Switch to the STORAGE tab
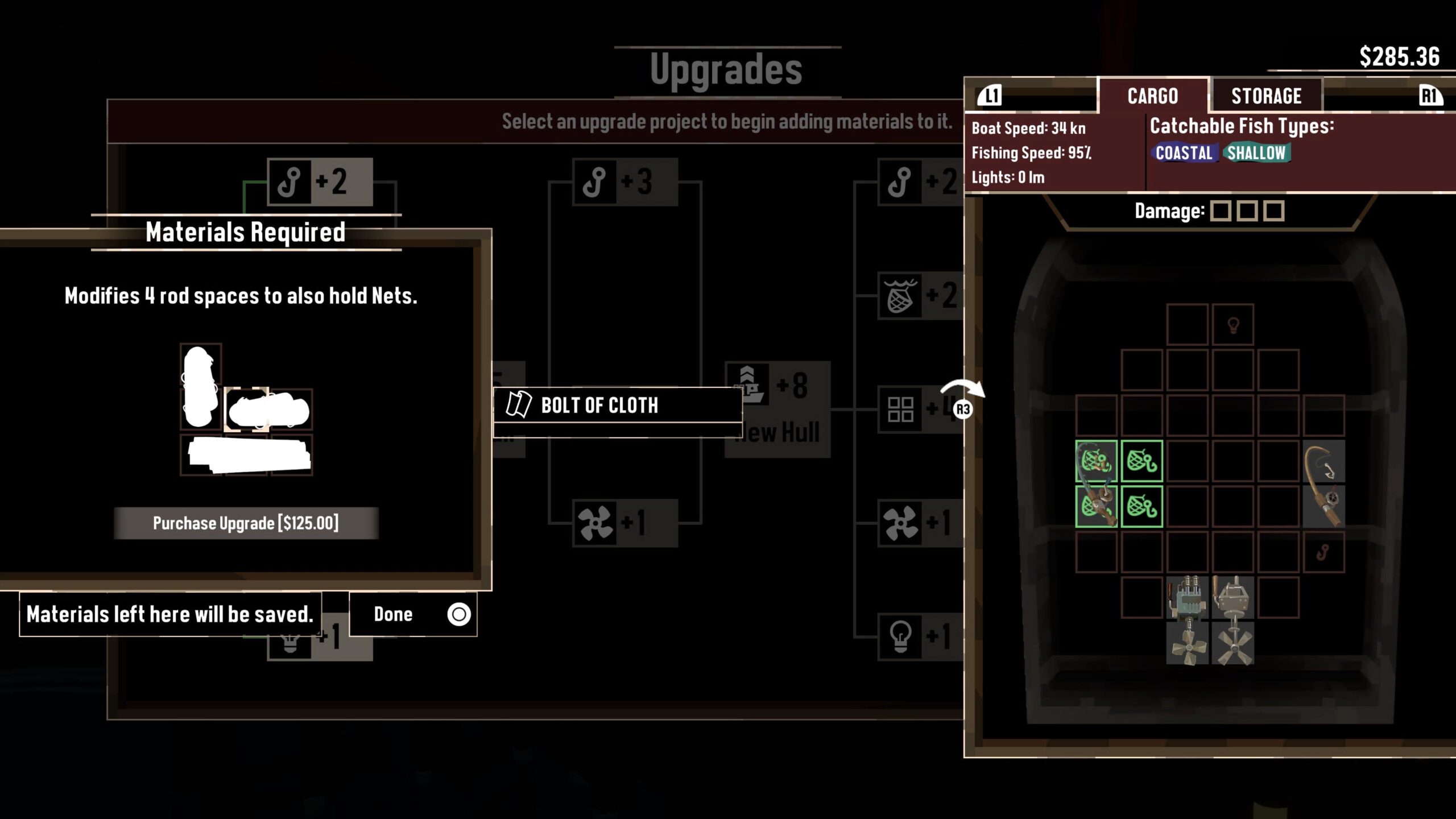The image size is (1456, 819). point(1265,95)
